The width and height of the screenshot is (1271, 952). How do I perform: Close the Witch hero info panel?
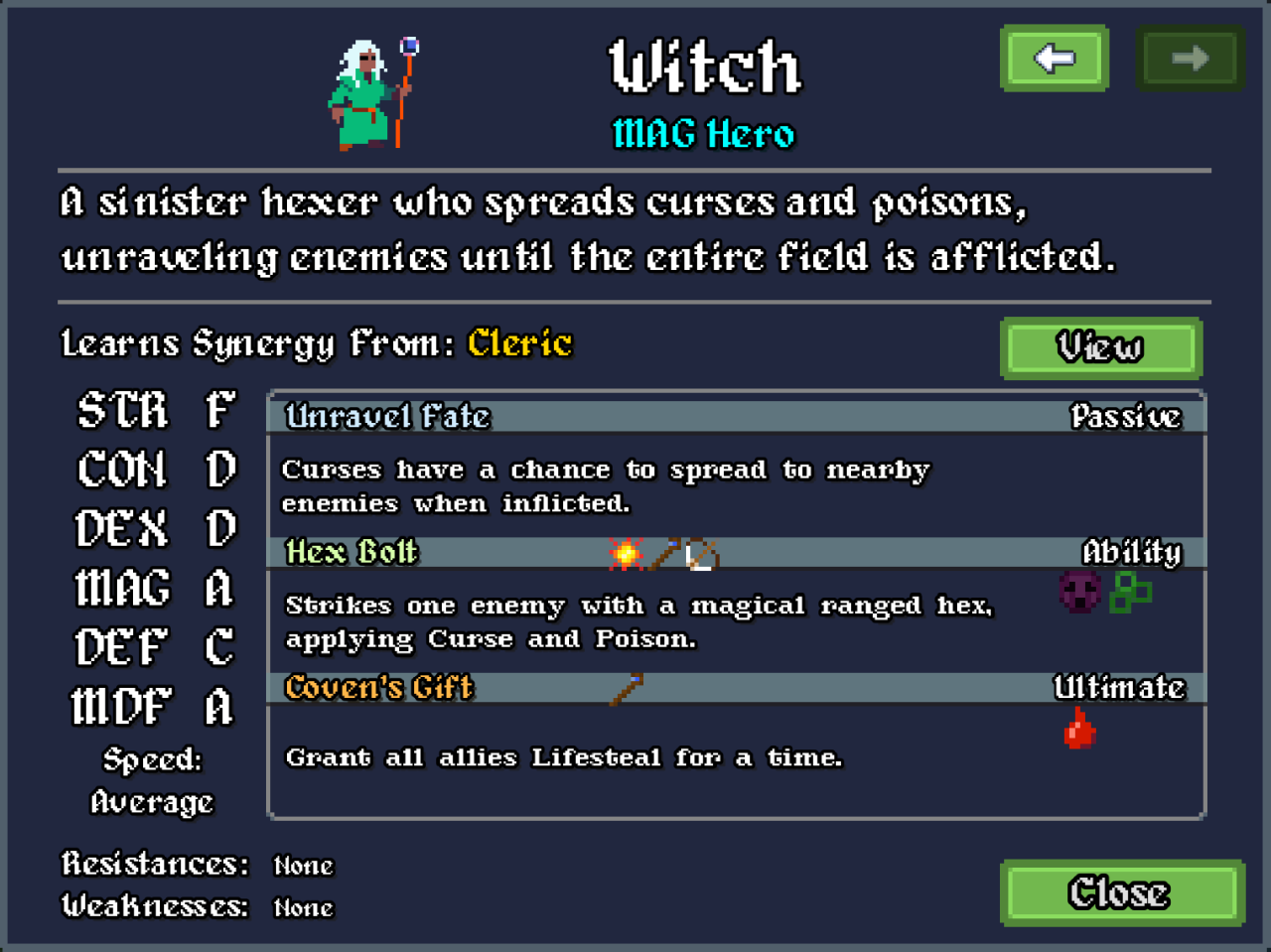(1121, 892)
